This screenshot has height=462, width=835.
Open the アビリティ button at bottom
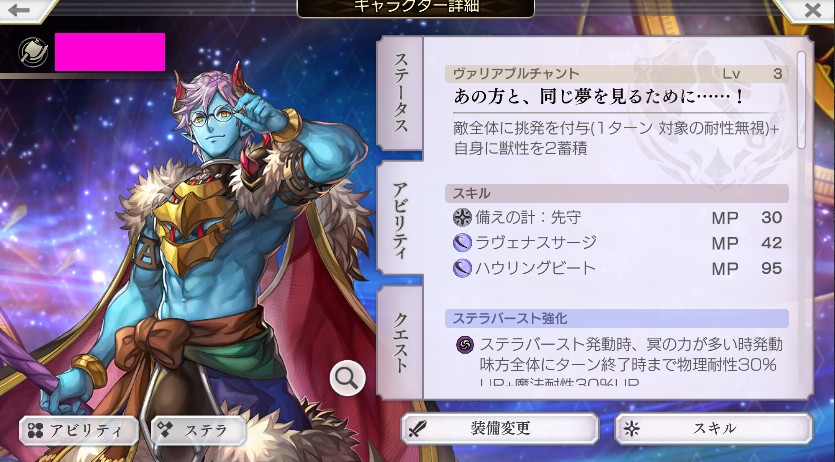pyautogui.click(x=79, y=430)
